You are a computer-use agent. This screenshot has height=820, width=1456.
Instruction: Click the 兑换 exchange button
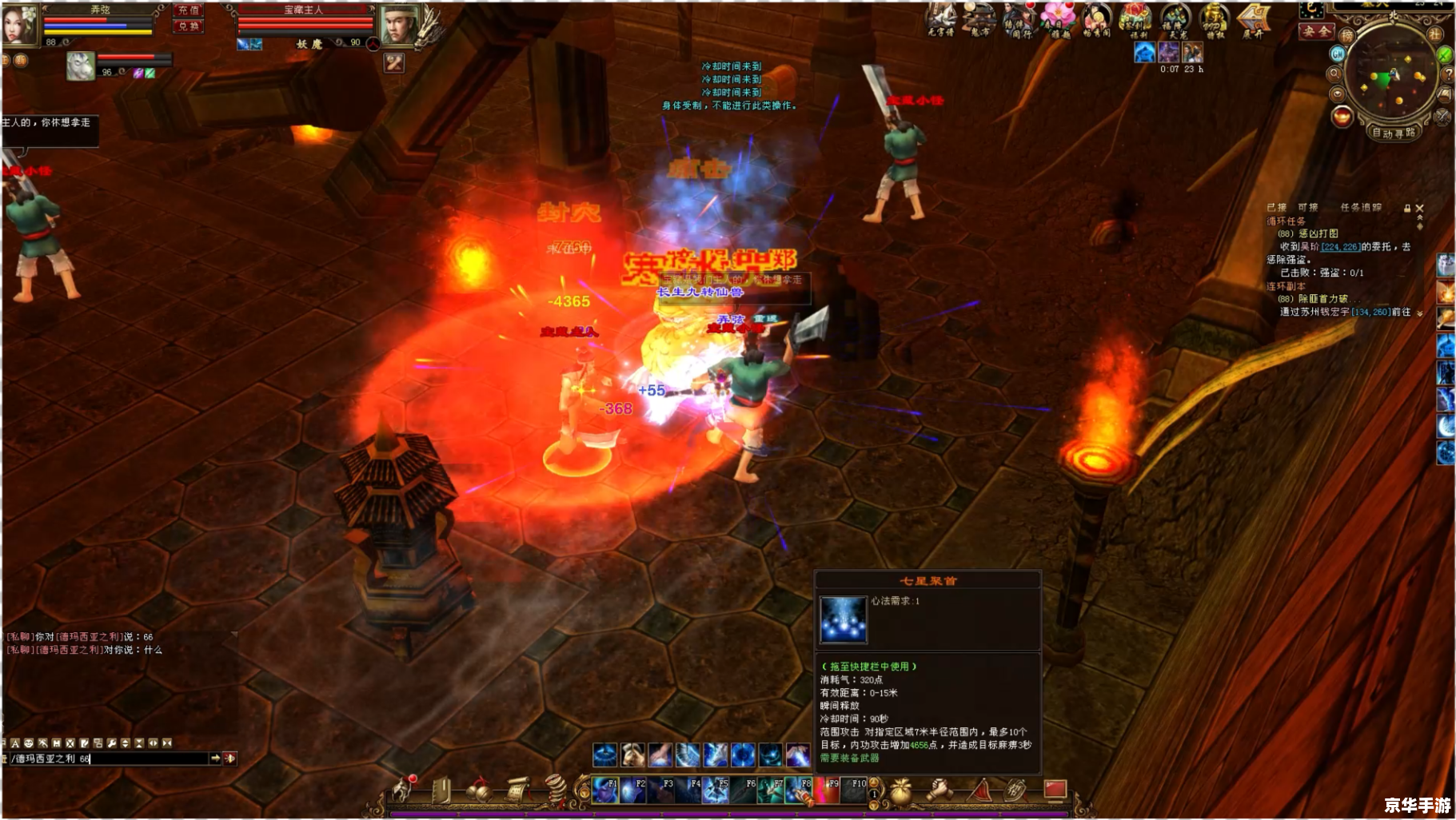(189, 26)
